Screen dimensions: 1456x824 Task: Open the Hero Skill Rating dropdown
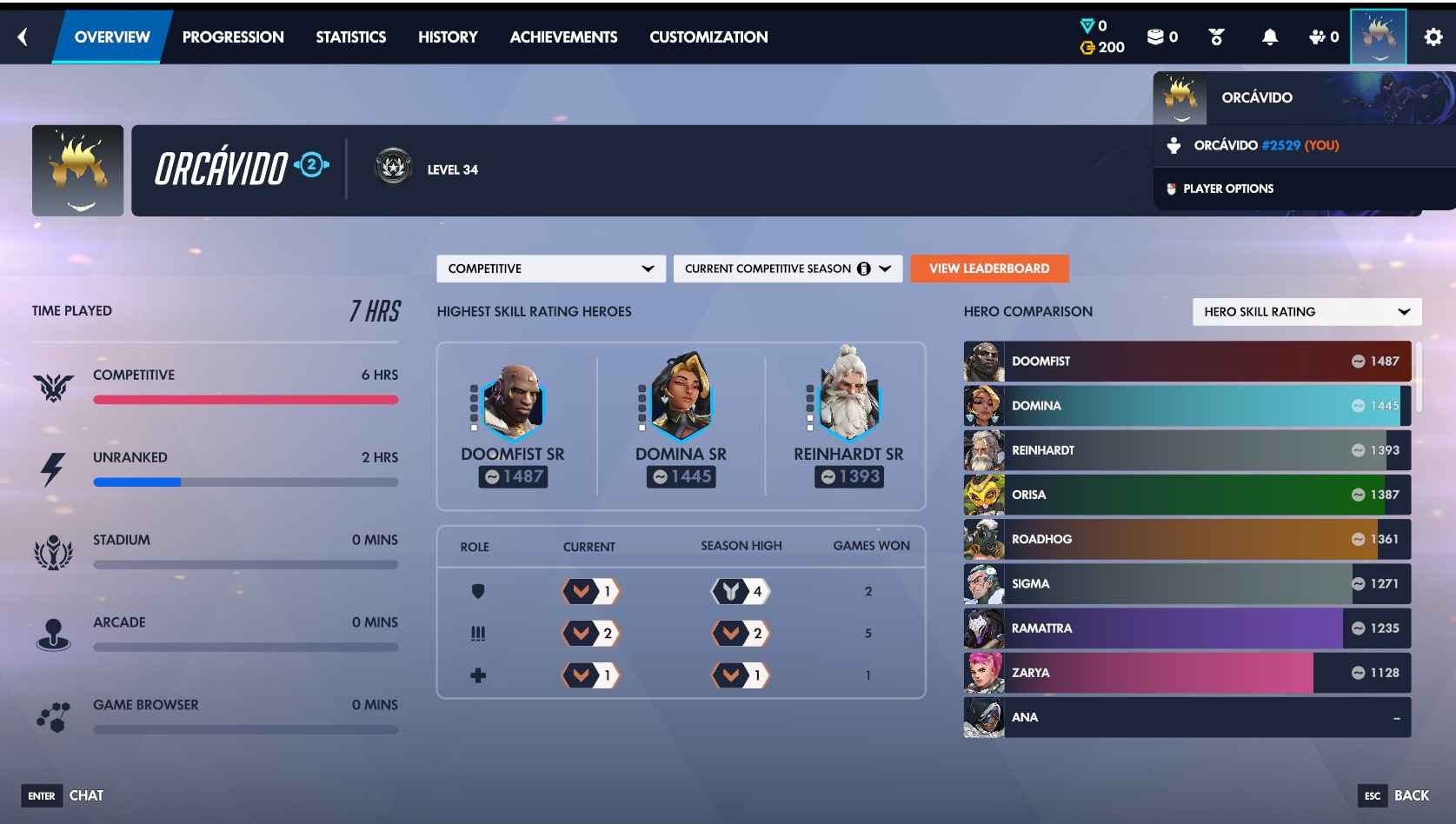[x=1306, y=311]
